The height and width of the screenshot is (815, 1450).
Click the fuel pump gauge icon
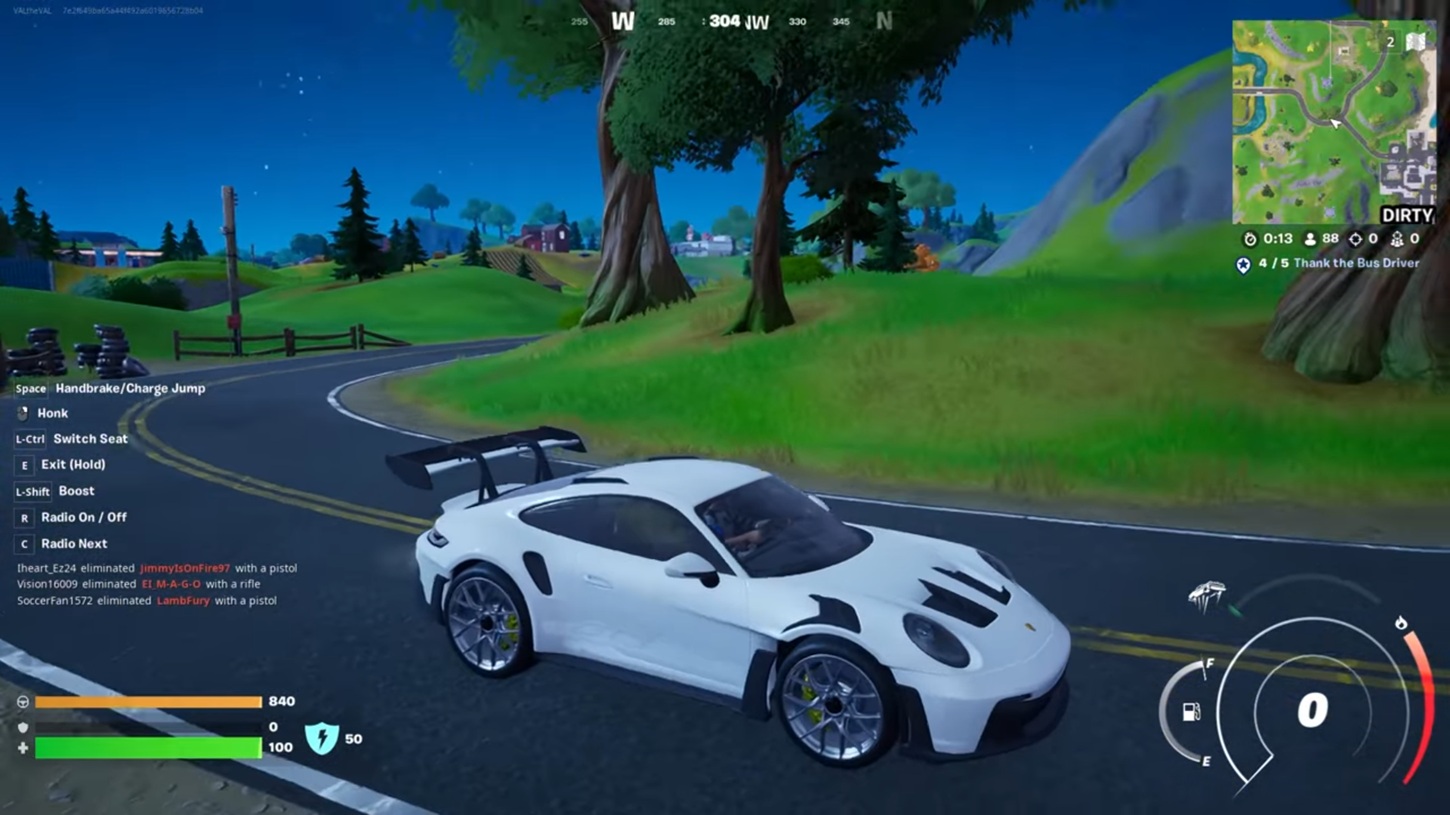pyautogui.click(x=1191, y=712)
